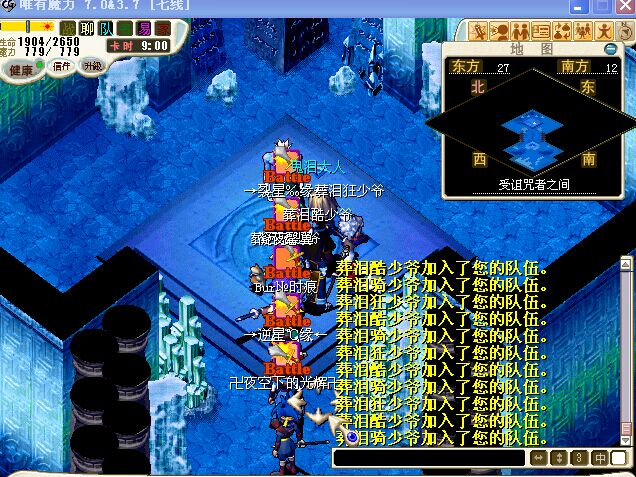Open the 信件 mail button
This screenshot has width=636, height=477.
(x=62, y=67)
